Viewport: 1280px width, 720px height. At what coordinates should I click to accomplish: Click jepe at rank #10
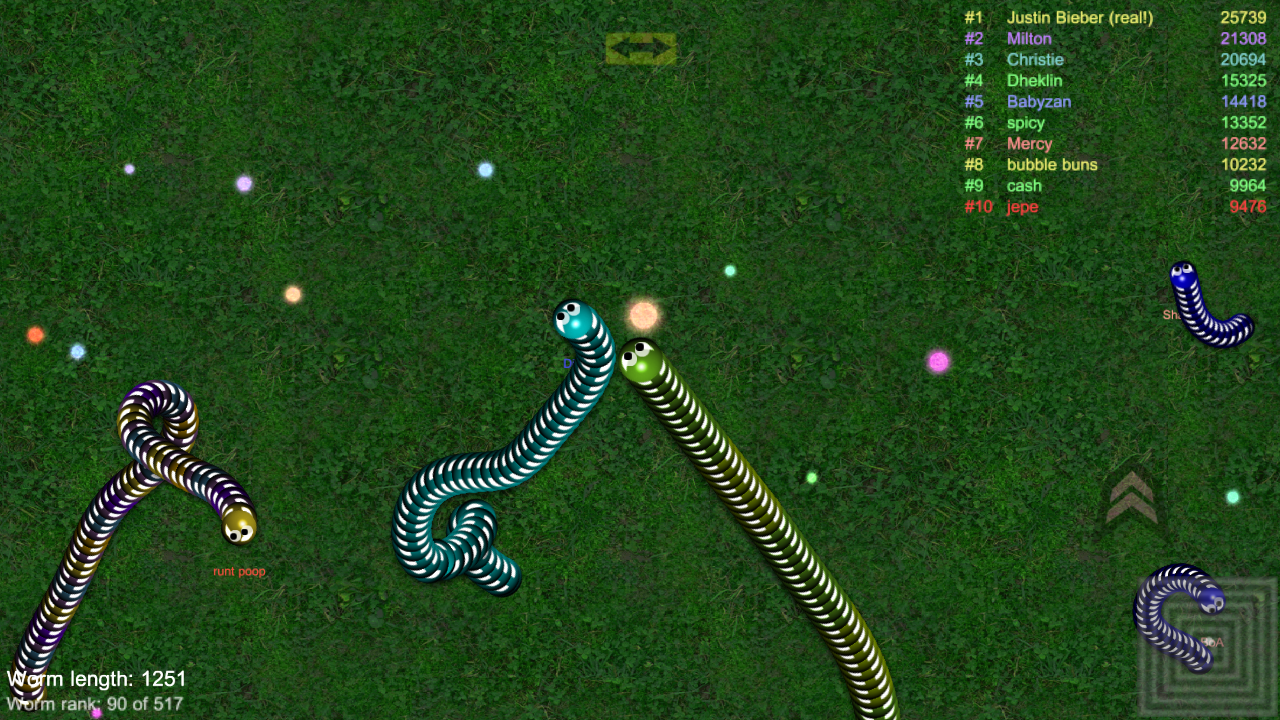[1022, 207]
